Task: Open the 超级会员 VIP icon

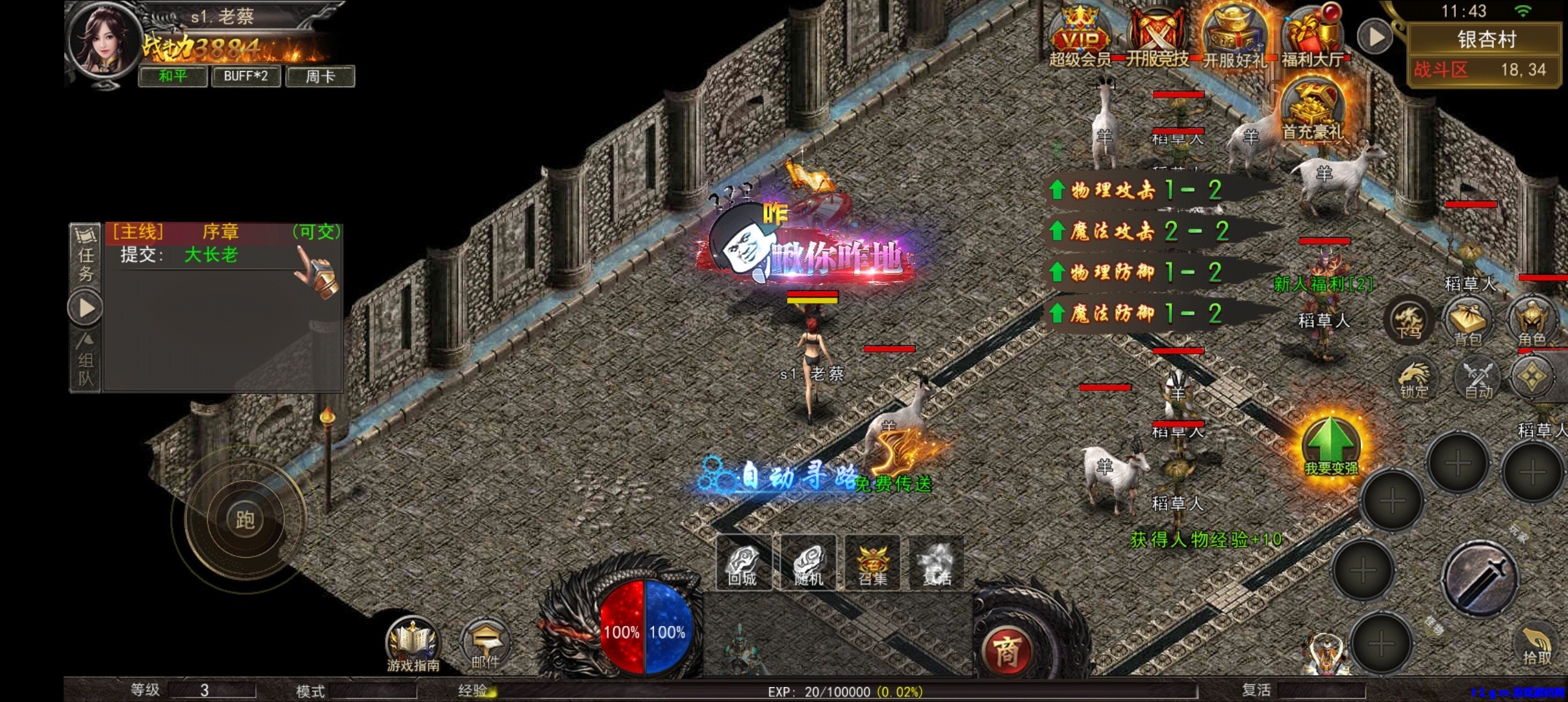Action: (x=1080, y=37)
